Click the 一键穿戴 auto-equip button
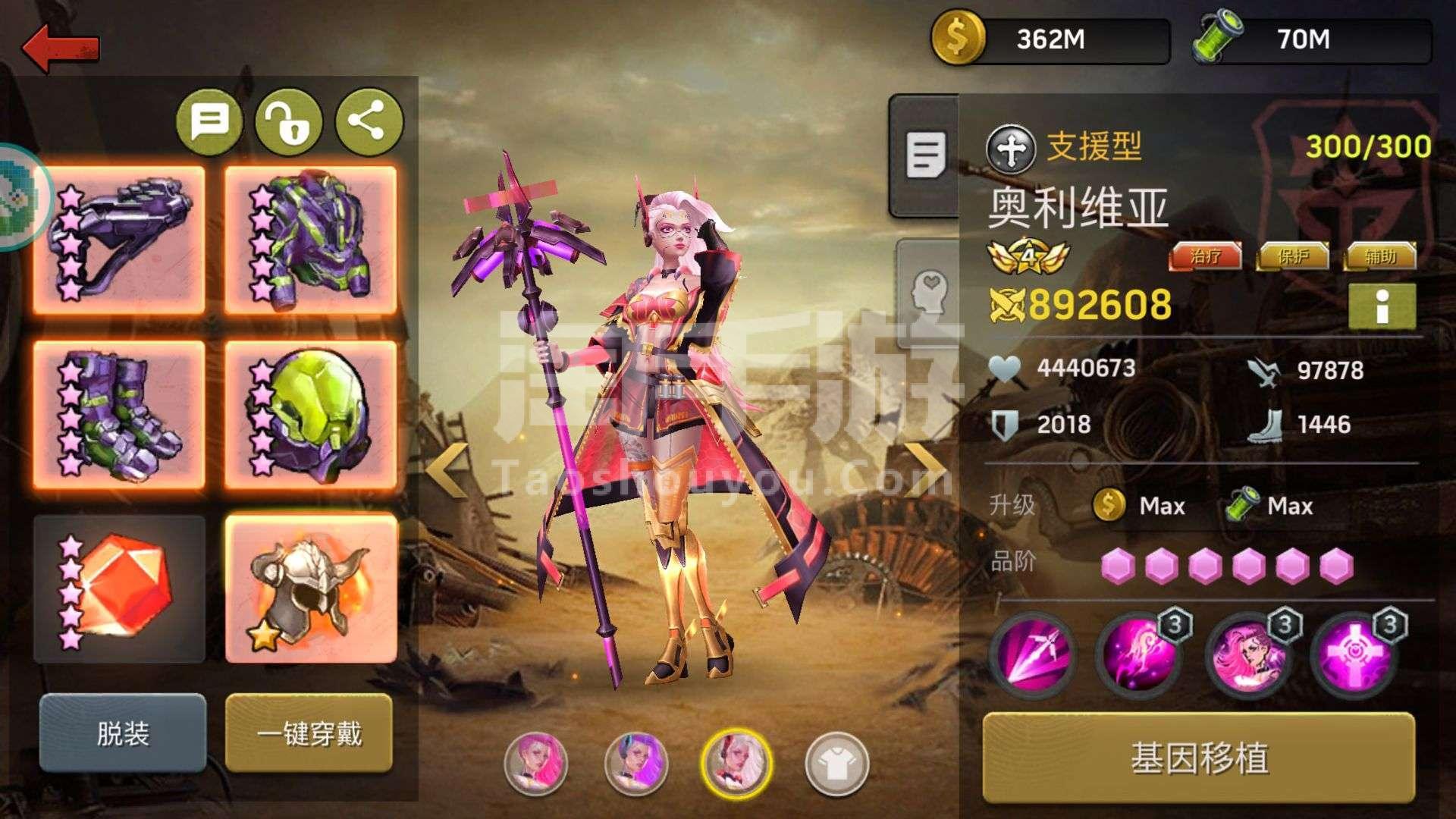1456x819 pixels. click(309, 733)
